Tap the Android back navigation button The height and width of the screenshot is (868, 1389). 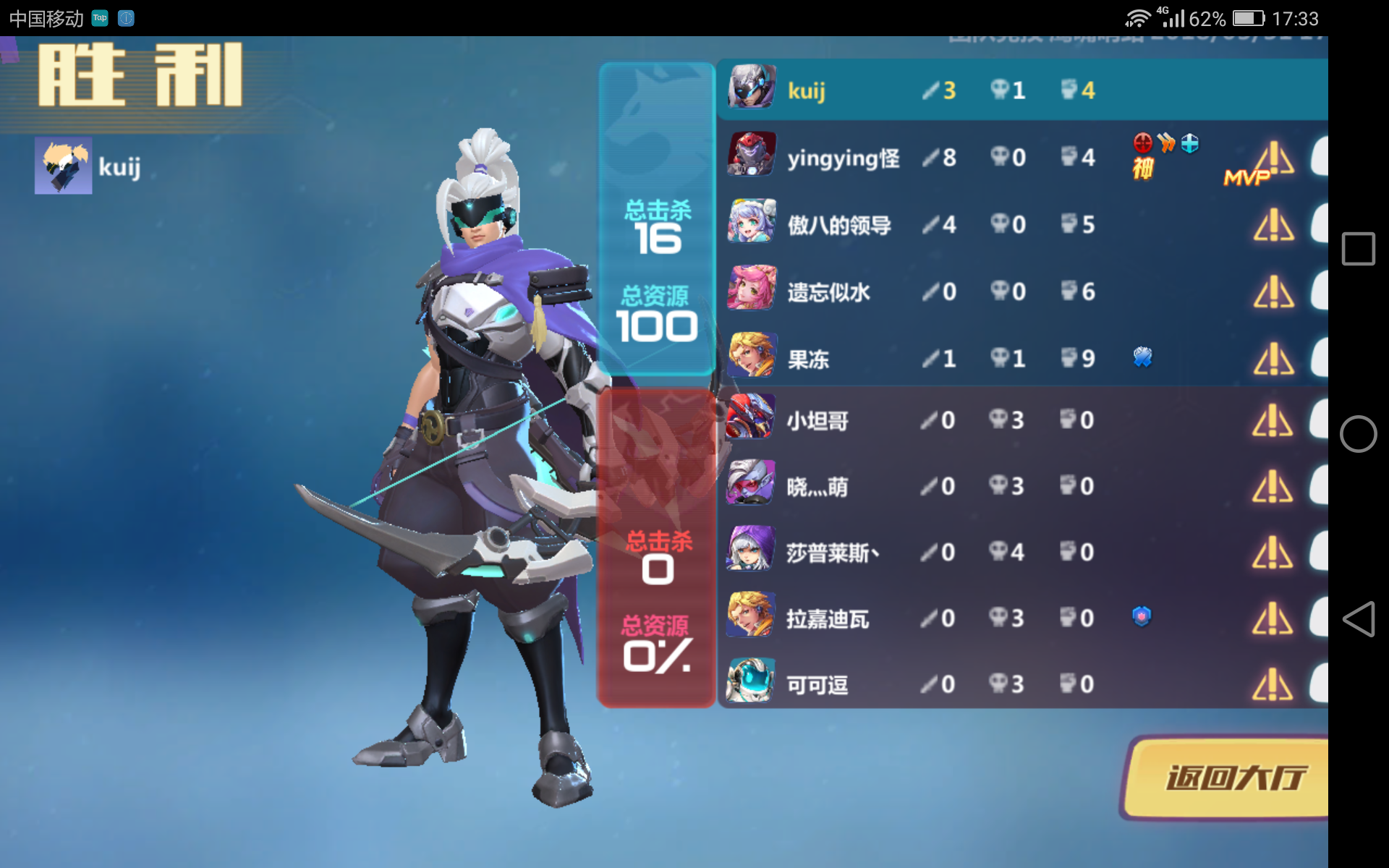tap(1359, 618)
